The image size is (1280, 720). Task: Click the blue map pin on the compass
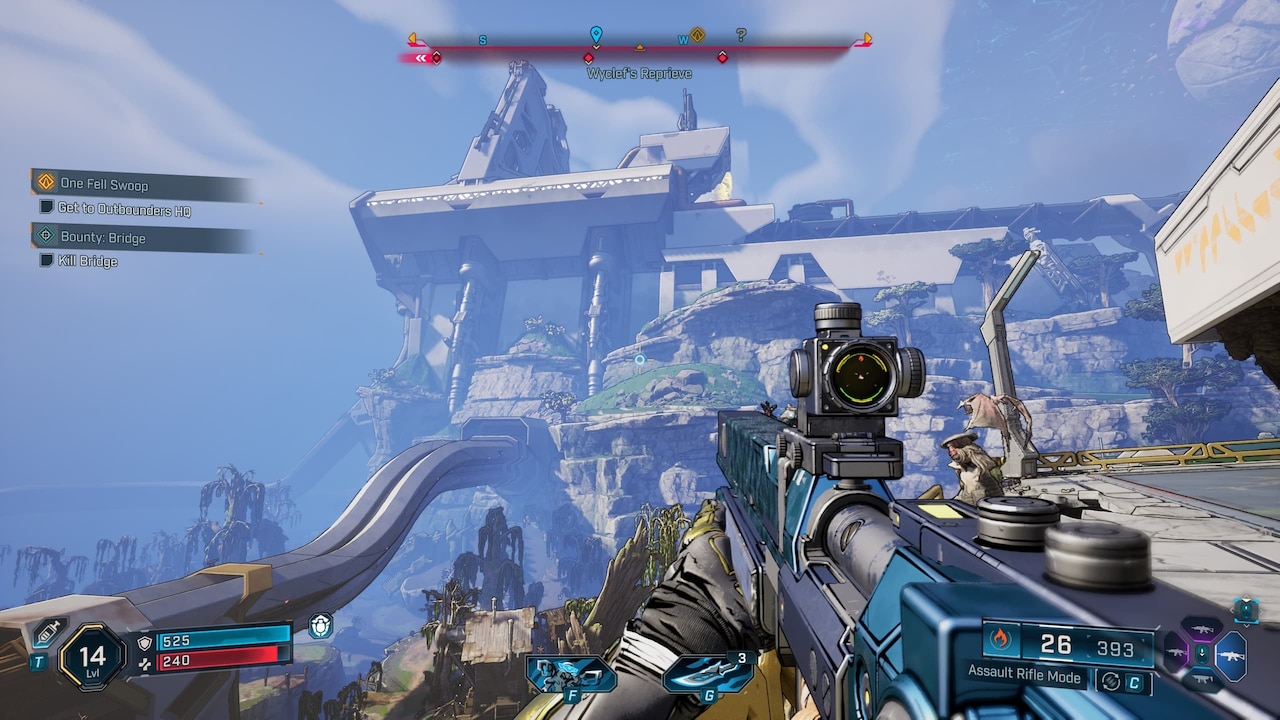[x=596, y=36]
